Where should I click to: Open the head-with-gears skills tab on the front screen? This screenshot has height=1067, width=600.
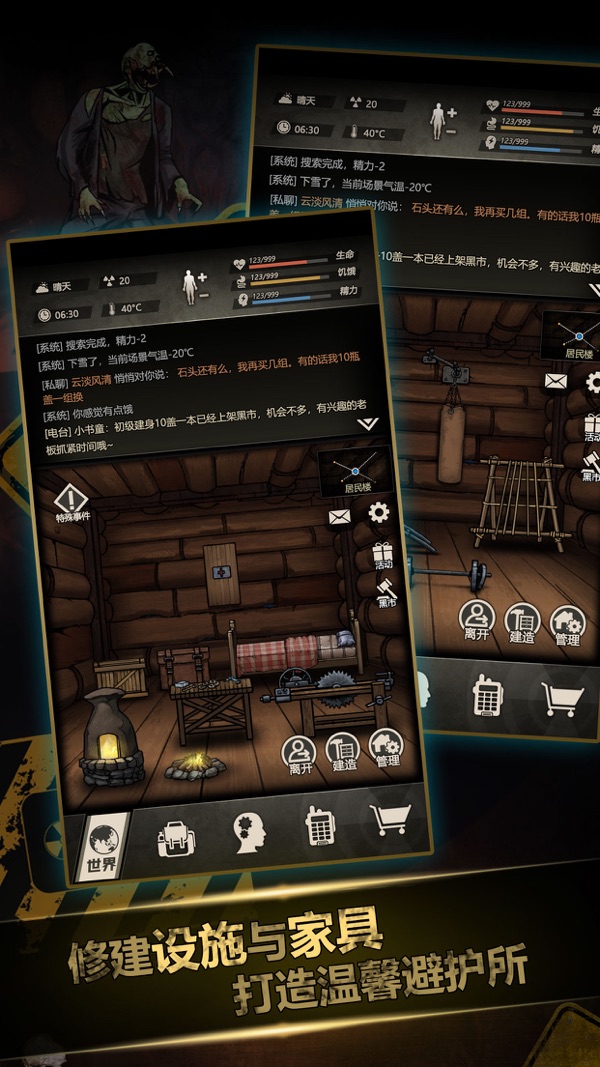tap(247, 830)
